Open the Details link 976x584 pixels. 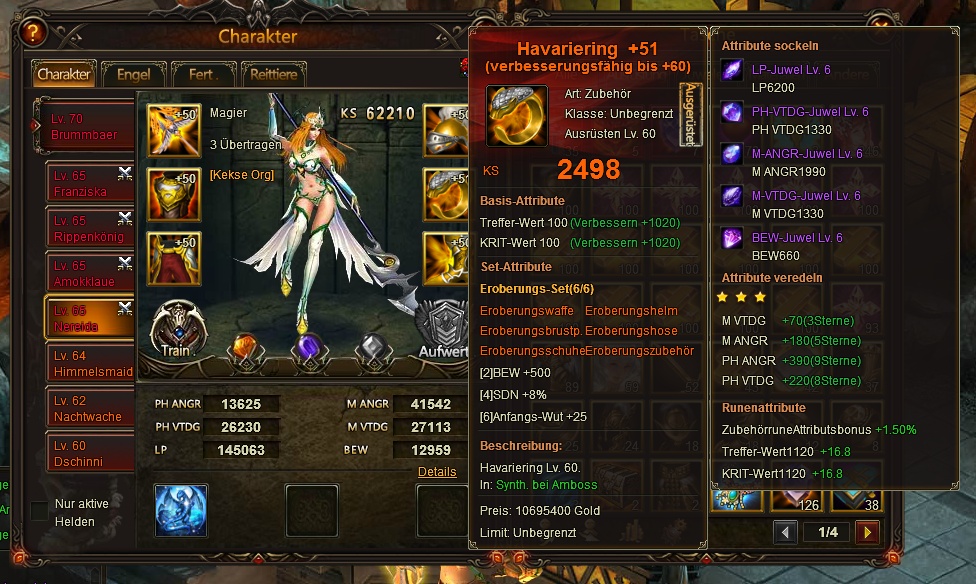tap(437, 472)
